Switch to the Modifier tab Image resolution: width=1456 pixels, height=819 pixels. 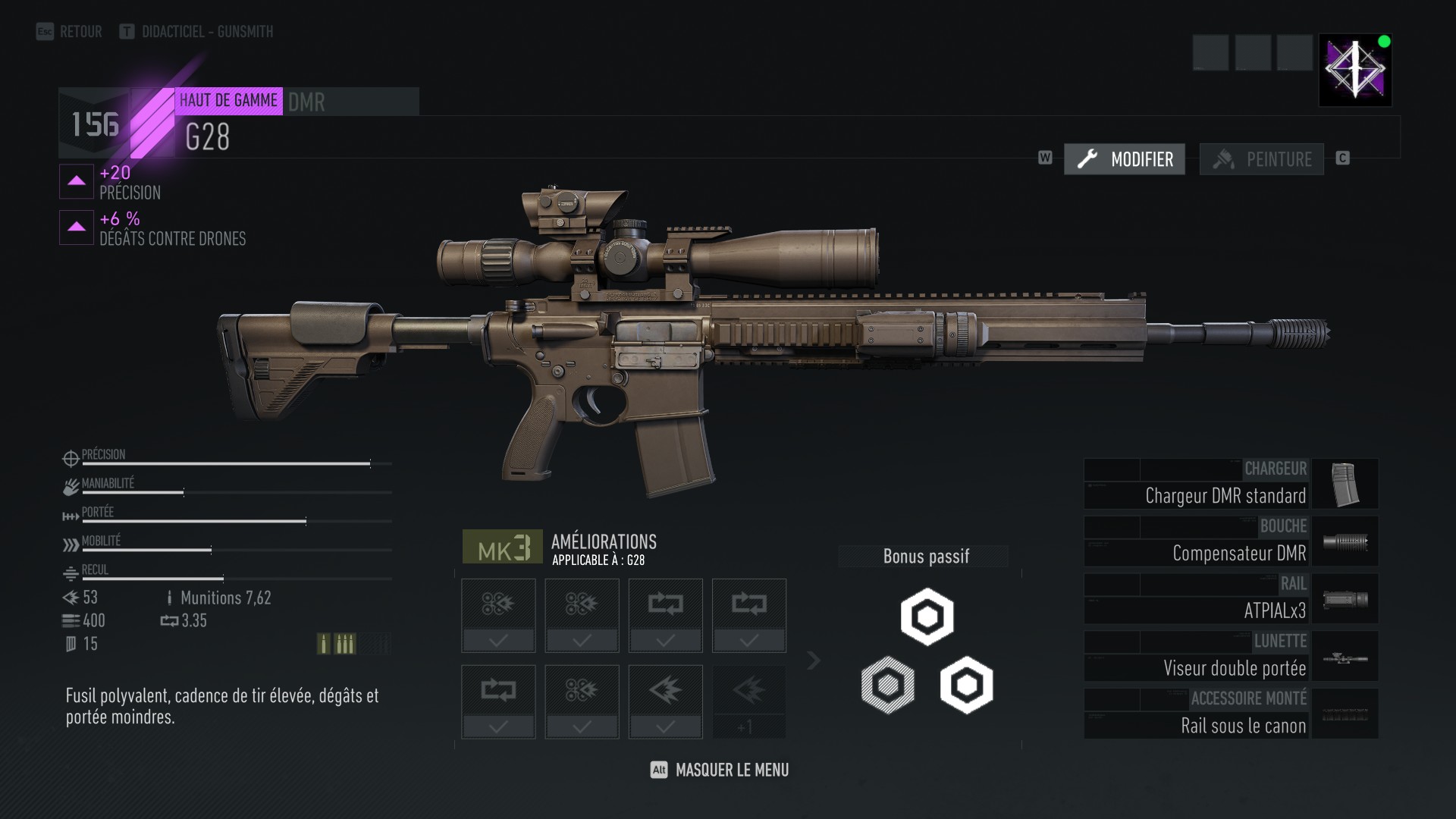1125,159
